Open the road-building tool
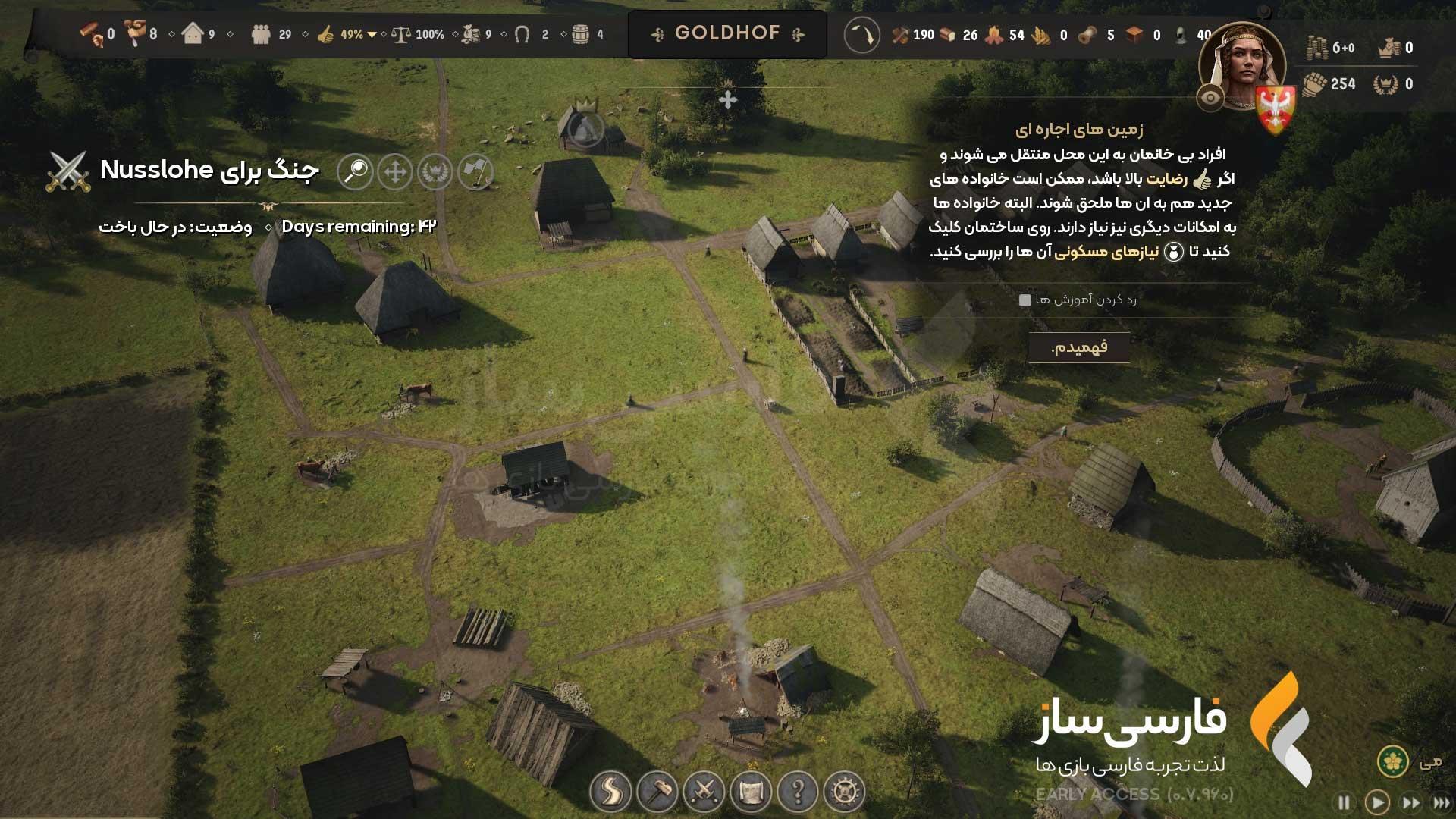The height and width of the screenshot is (819, 1456). (x=610, y=792)
